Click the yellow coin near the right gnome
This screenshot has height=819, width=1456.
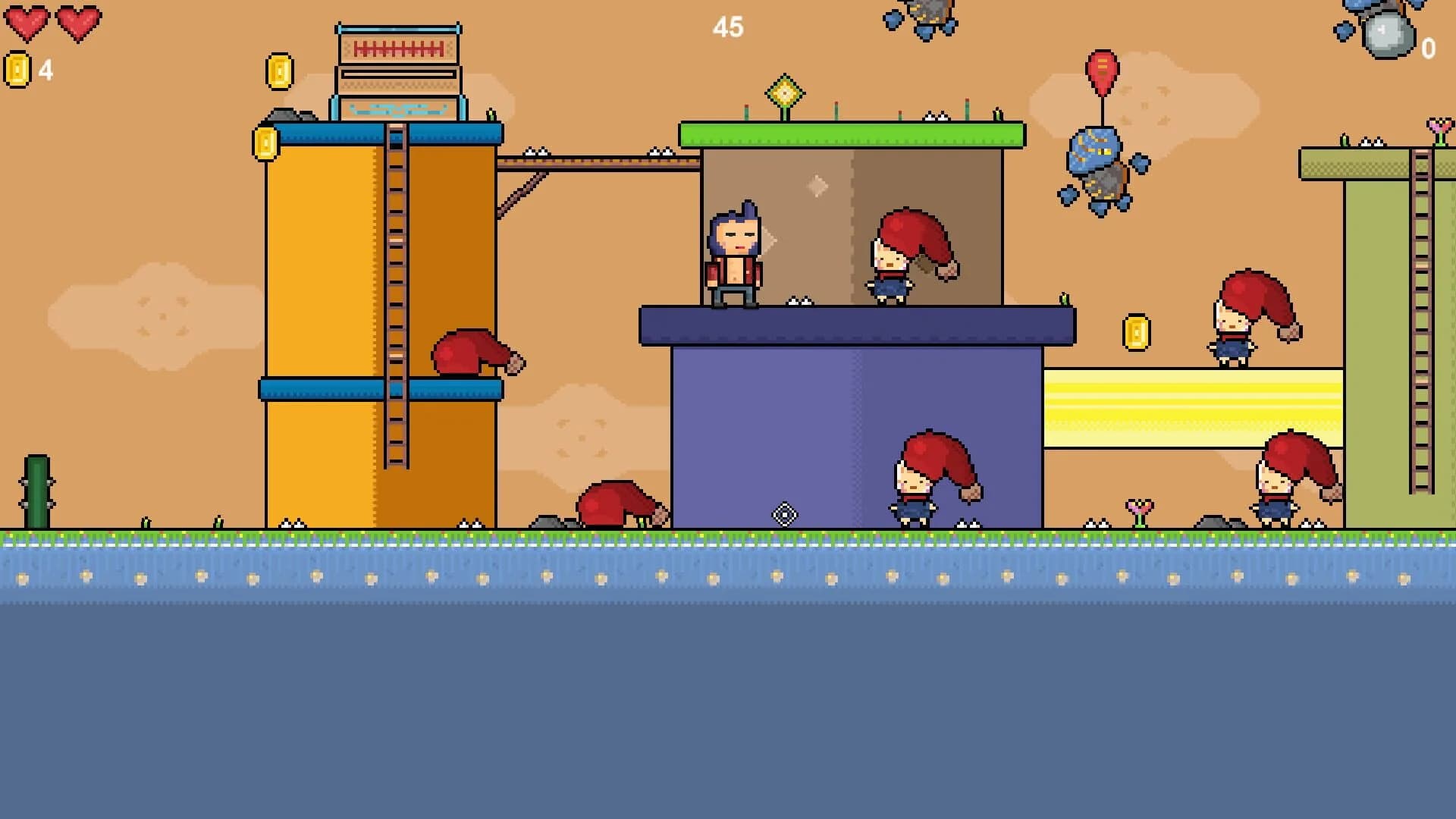(x=1135, y=332)
